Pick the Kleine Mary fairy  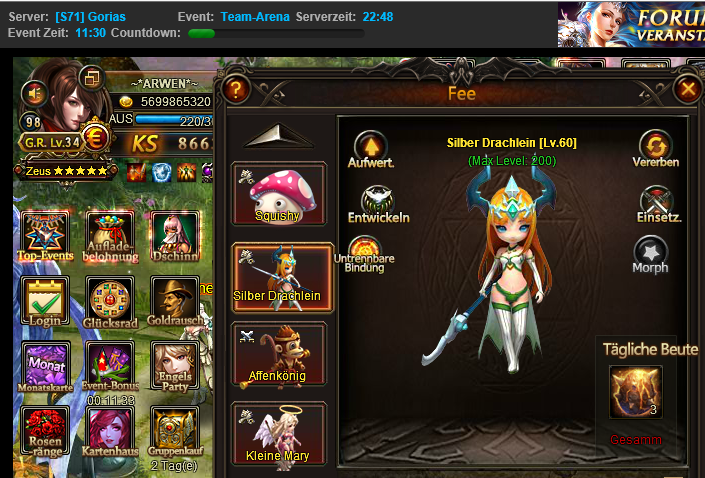tap(279, 434)
